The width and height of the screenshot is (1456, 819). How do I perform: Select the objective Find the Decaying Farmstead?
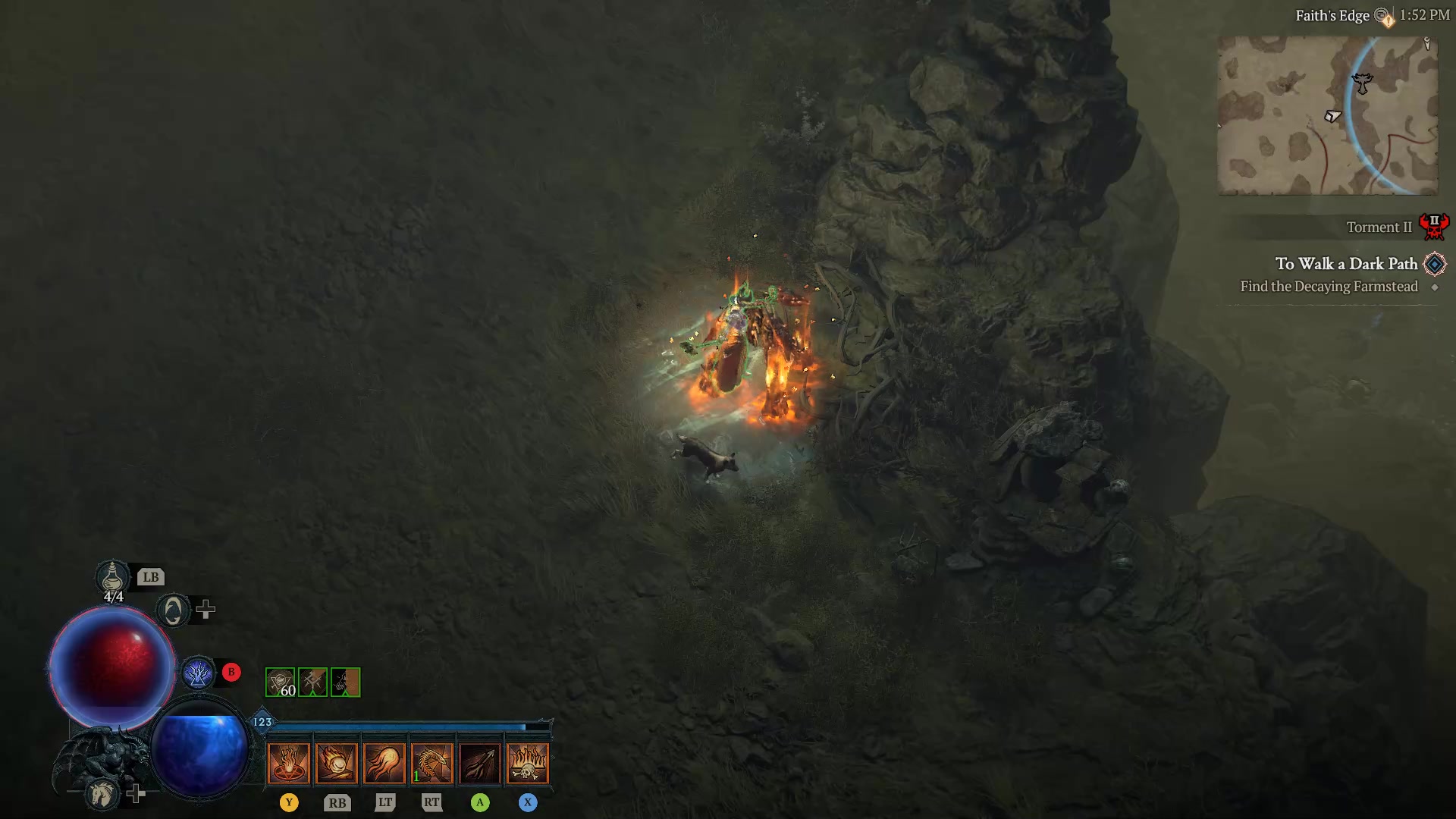1329,287
